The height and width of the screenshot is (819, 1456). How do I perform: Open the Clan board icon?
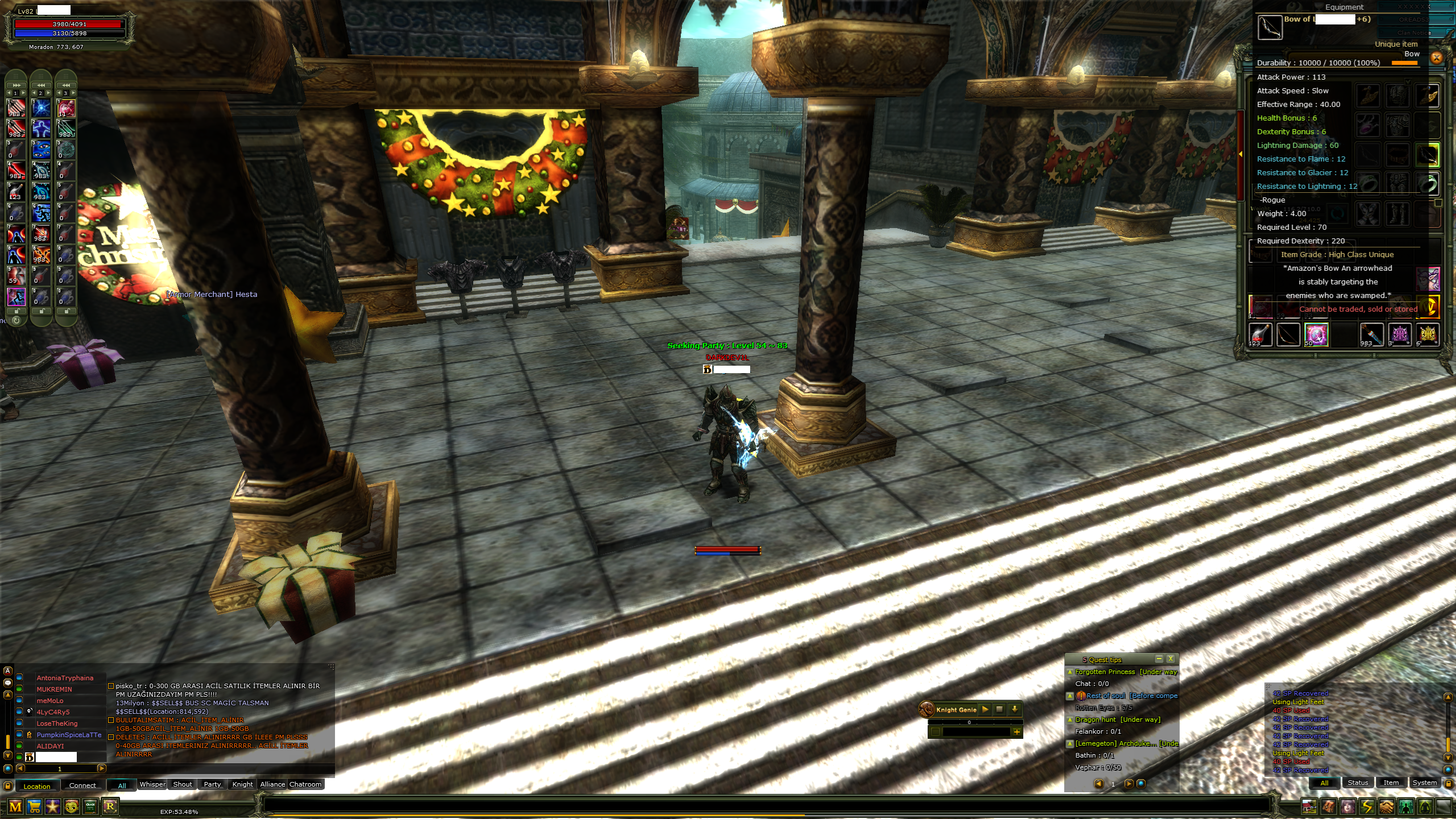click(90, 806)
